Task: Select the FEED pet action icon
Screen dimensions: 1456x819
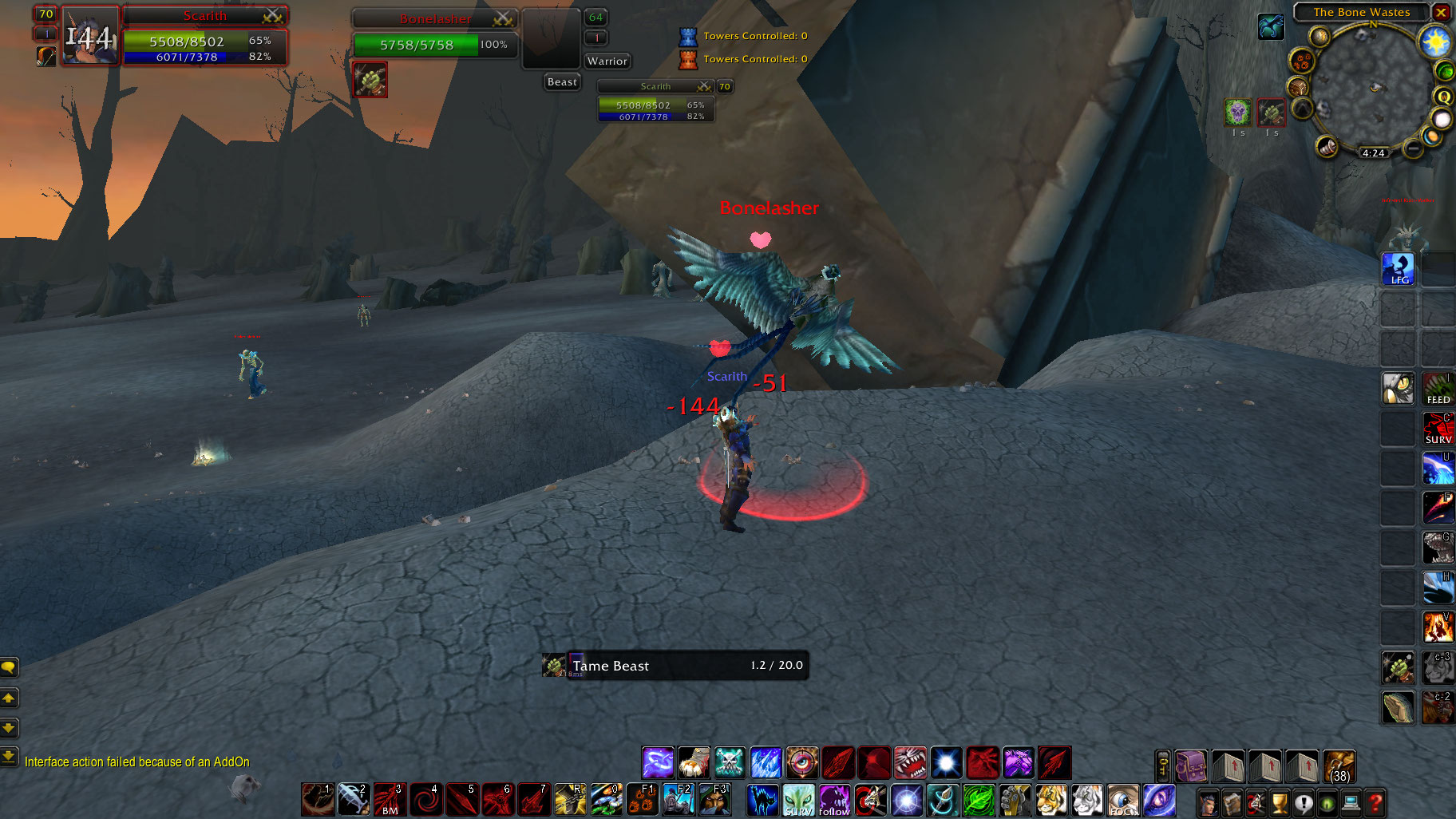Action: [1438, 389]
